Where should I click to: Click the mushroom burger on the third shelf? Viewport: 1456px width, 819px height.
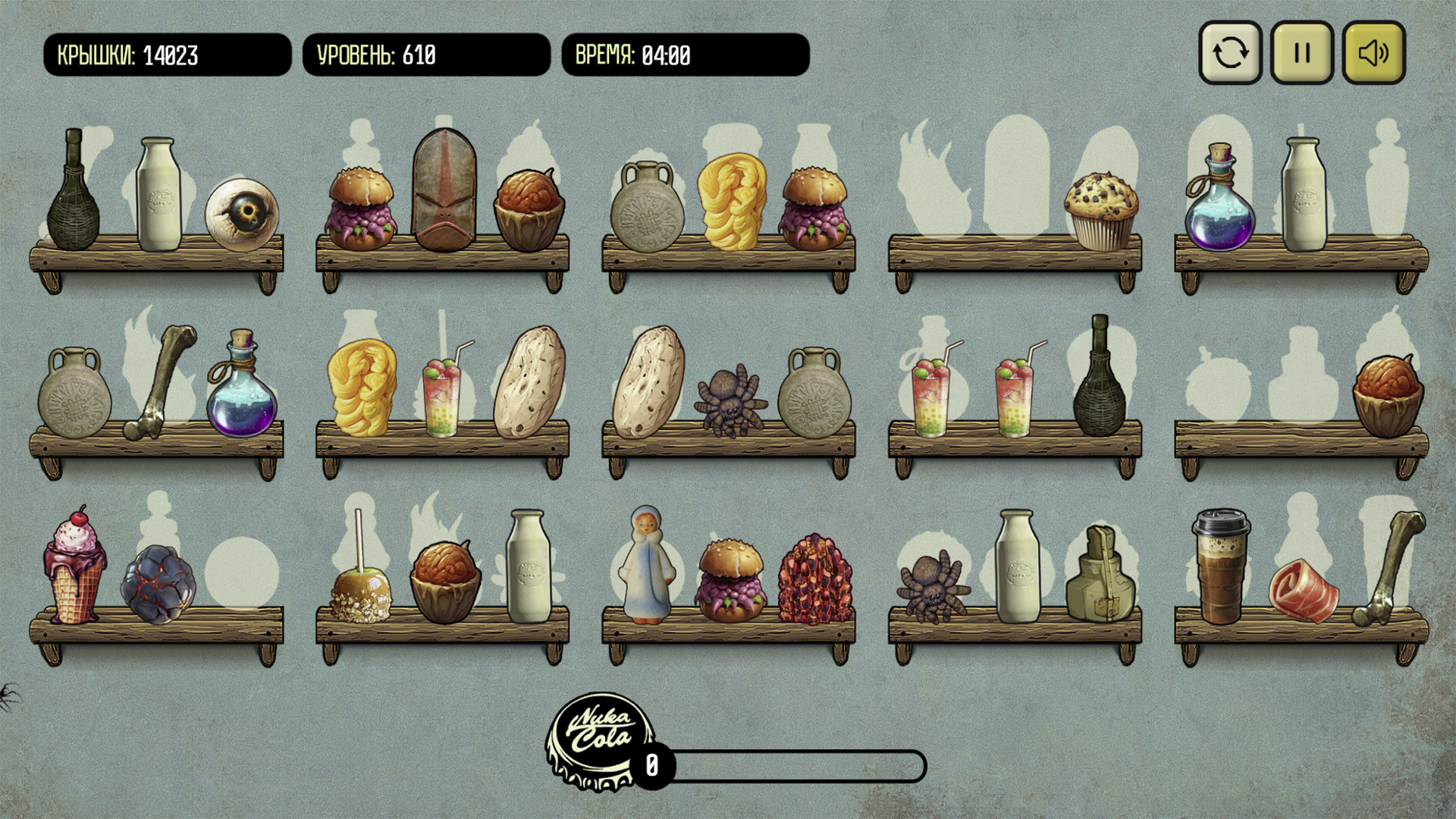[730, 576]
